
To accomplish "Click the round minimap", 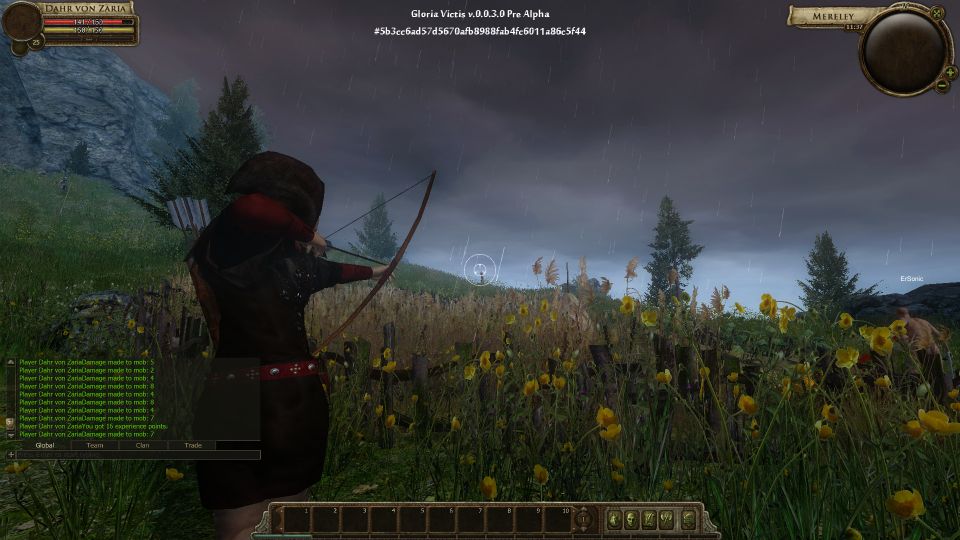I will point(903,52).
